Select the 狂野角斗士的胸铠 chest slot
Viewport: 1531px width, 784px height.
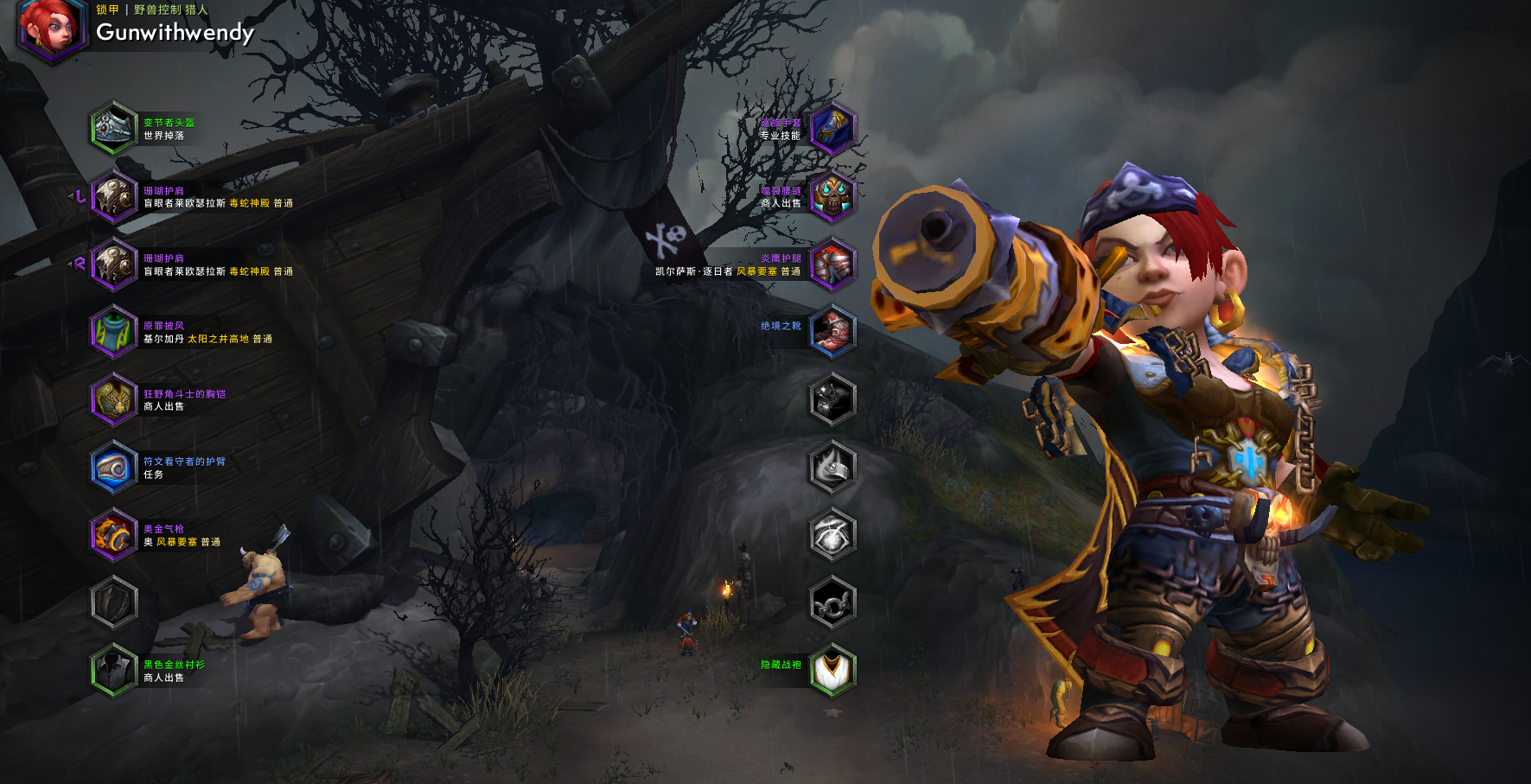click(x=114, y=399)
